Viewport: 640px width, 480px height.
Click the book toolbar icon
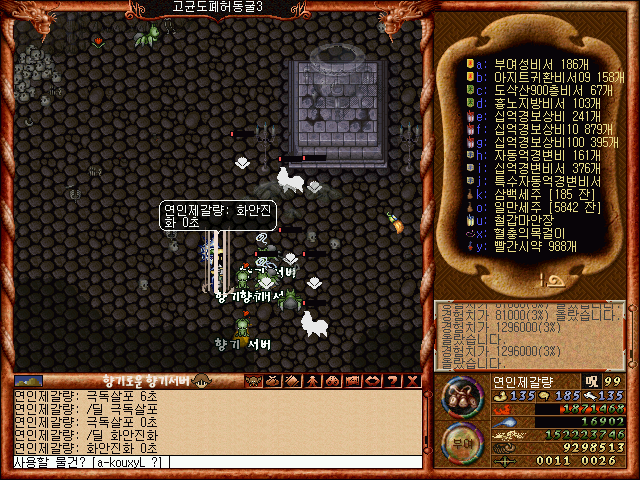click(x=293, y=380)
